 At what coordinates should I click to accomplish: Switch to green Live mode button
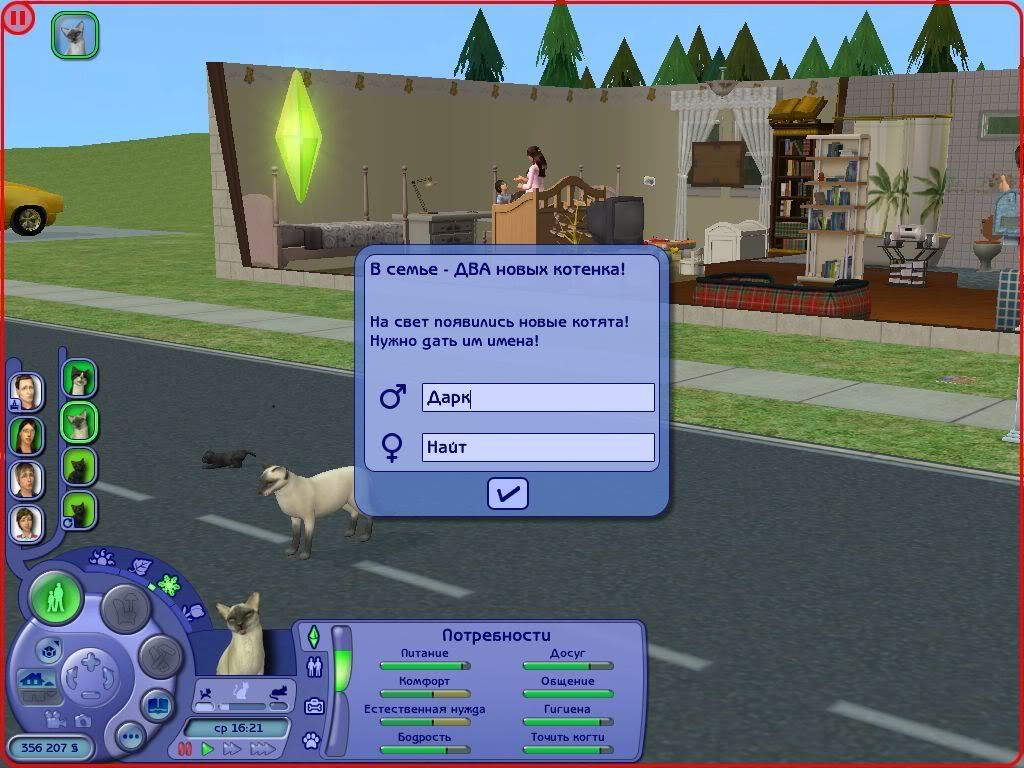pos(56,598)
